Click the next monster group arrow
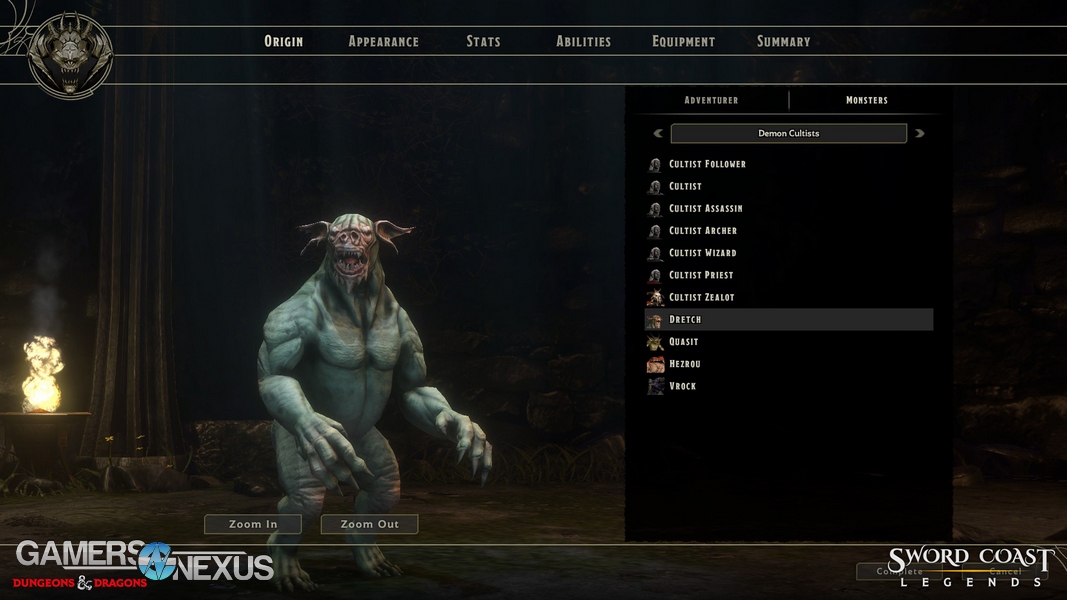The width and height of the screenshot is (1067, 600). [920, 133]
